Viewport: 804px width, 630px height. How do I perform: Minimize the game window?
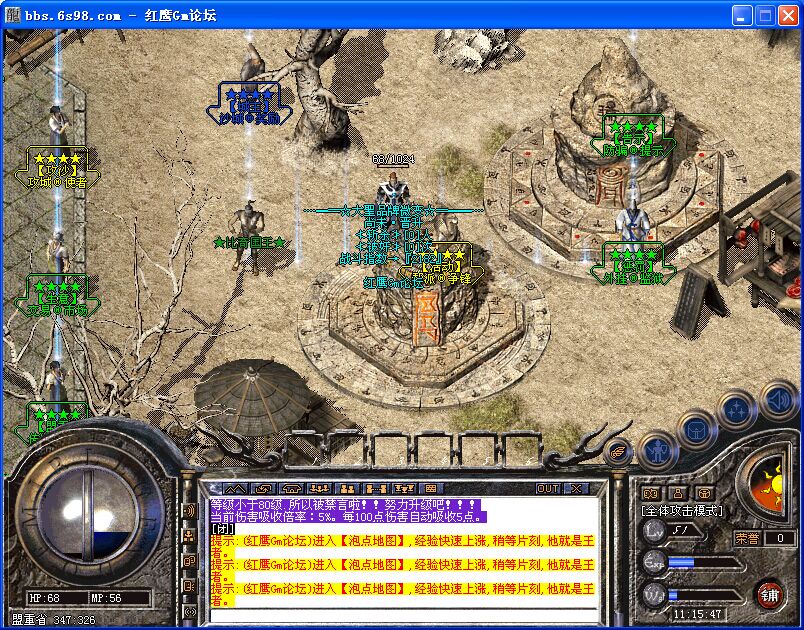740,15
